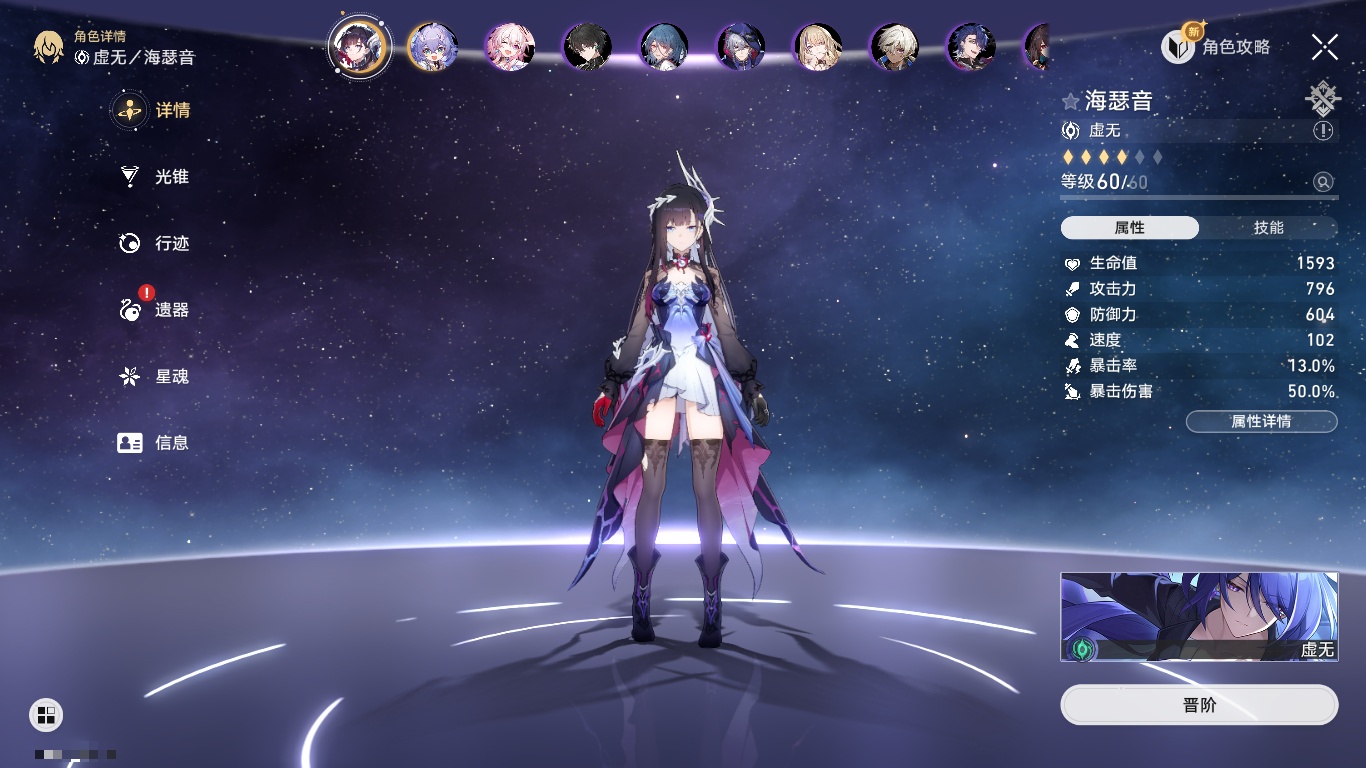Image resolution: width=1366 pixels, height=768 pixels.
Task: Open 属性详情 attribute details
Action: 1261,421
